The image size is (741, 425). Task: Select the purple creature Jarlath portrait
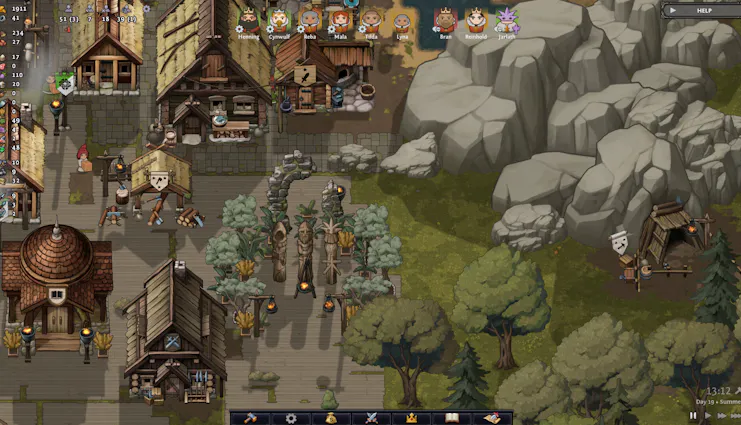click(508, 19)
